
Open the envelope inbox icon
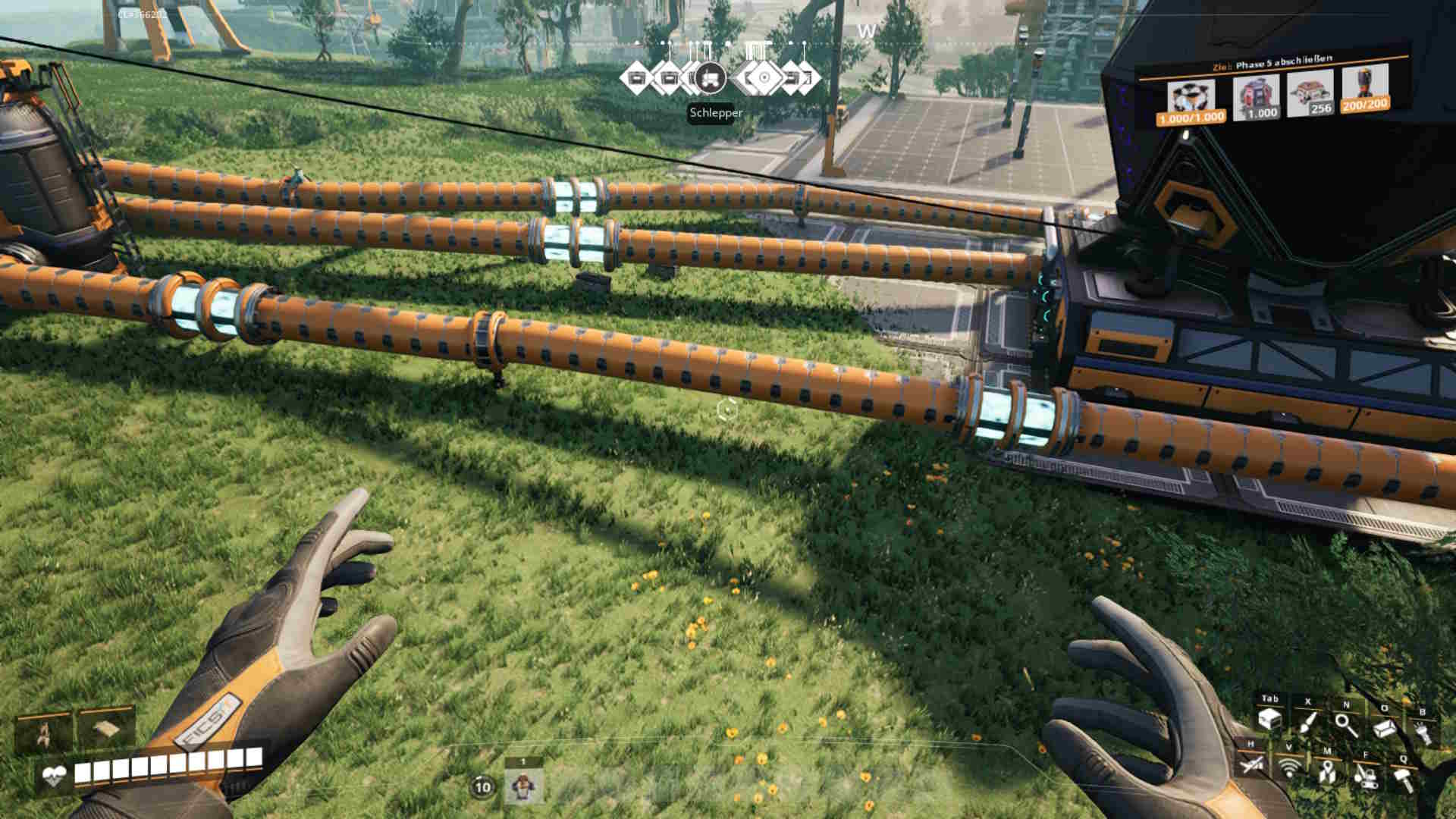(x=1385, y=729)
